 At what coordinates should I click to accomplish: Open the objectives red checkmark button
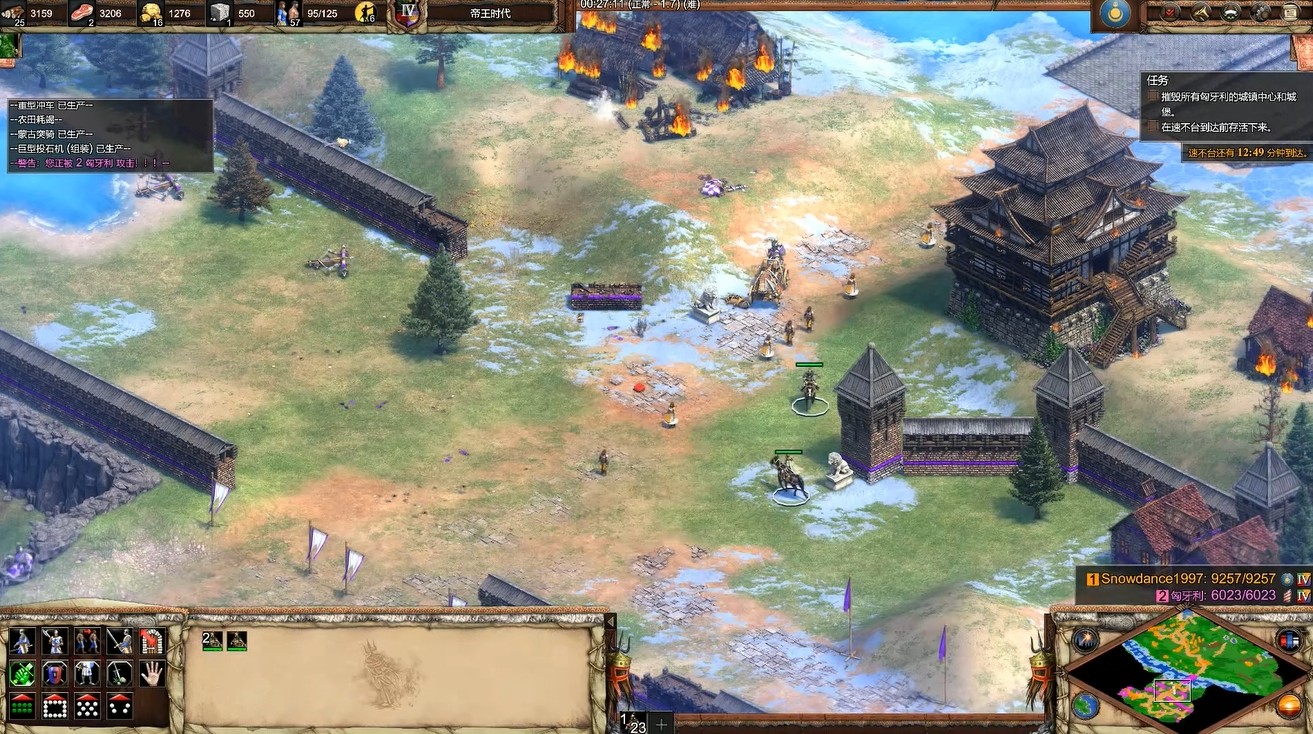1171,13
